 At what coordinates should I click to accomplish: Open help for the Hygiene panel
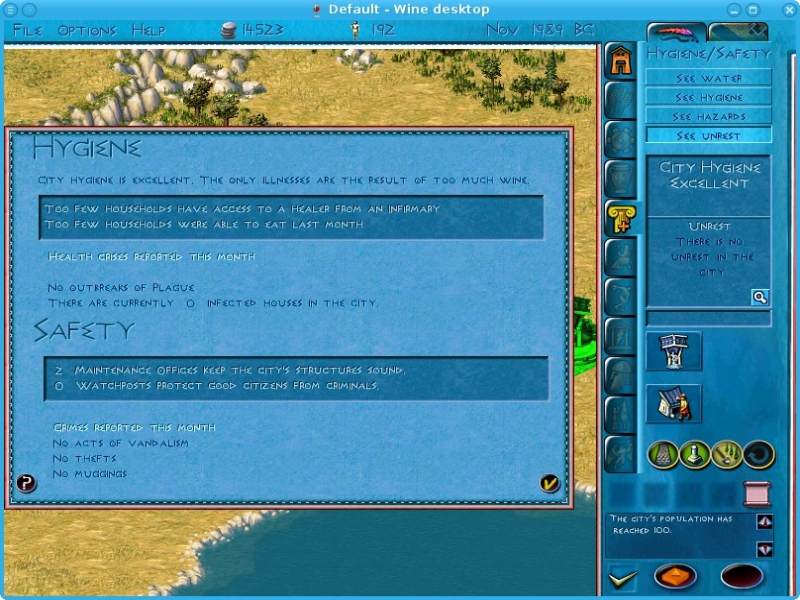[27, 484]
